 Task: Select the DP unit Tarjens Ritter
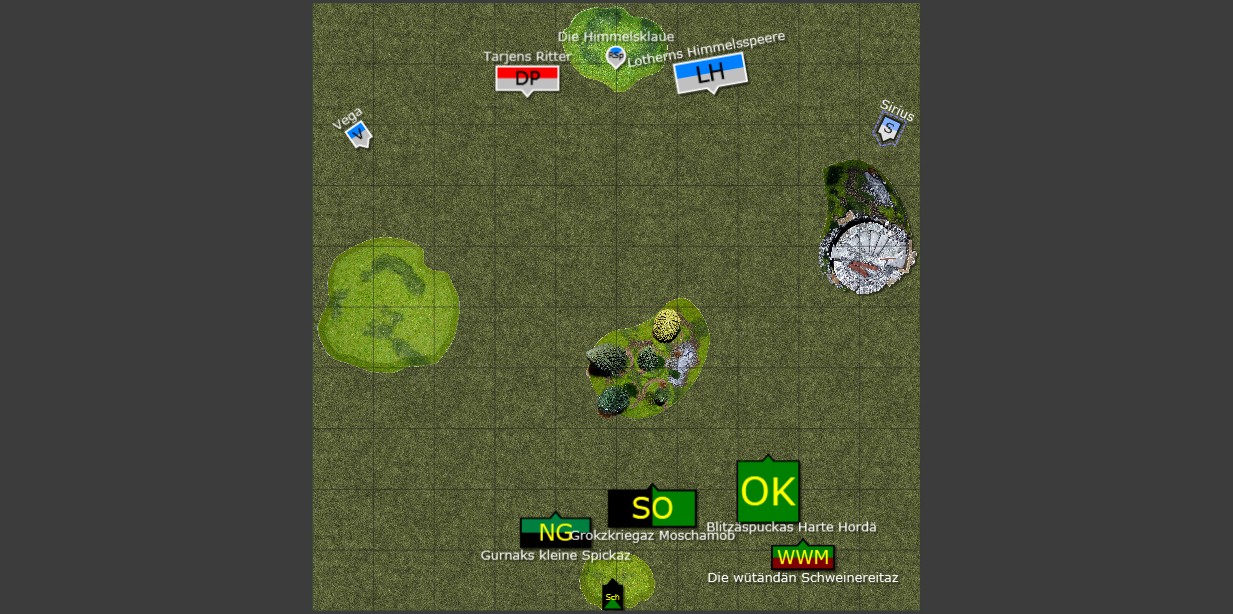(527, 78)
